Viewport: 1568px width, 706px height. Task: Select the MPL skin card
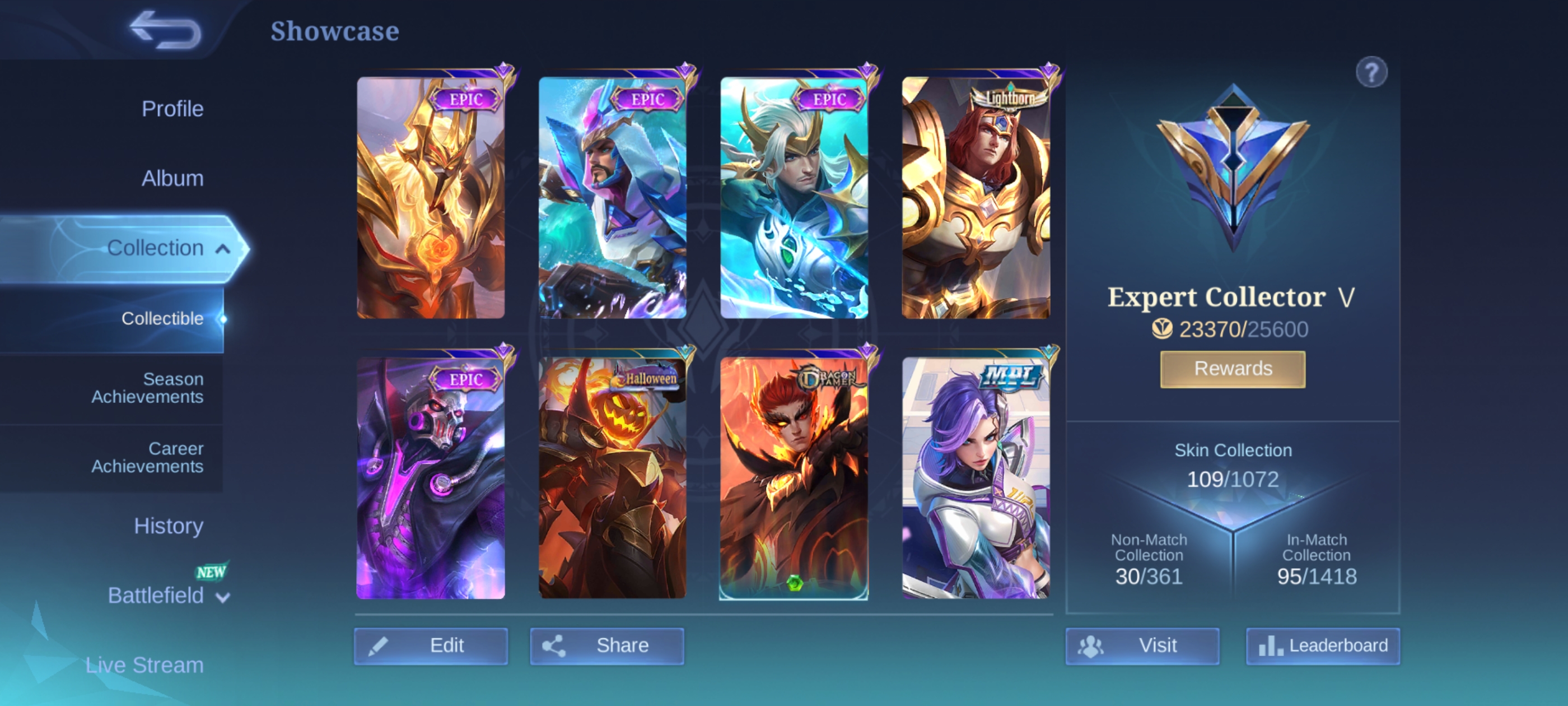[976, 478]
